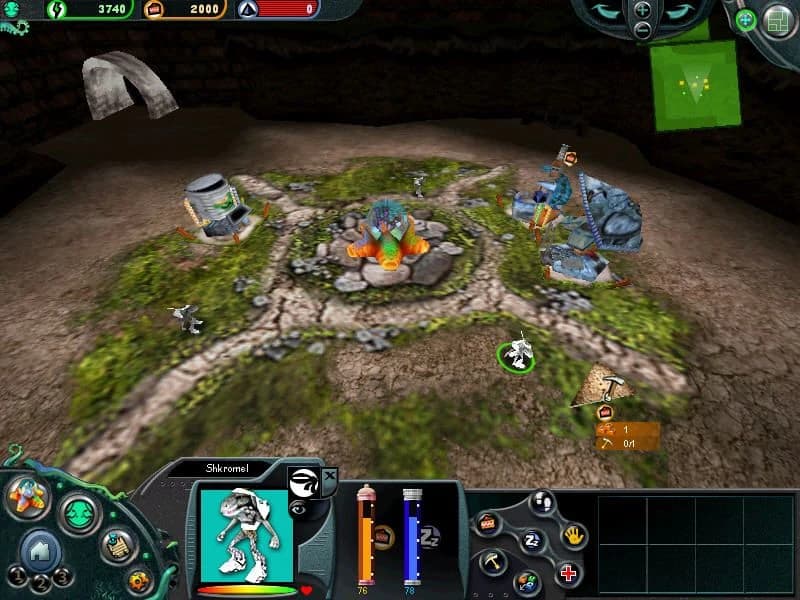
Task: Open the colorful creature menu button
Action: [25, 497]
